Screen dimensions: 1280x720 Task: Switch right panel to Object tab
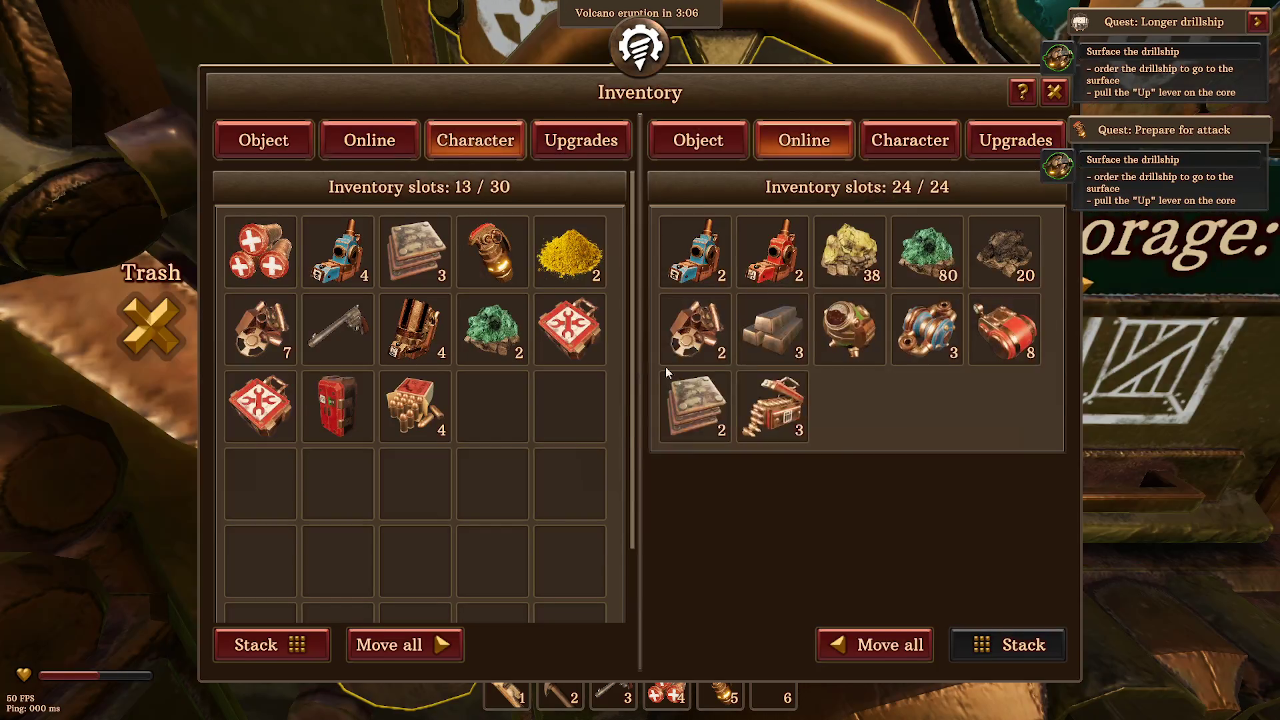pos(697,140)
